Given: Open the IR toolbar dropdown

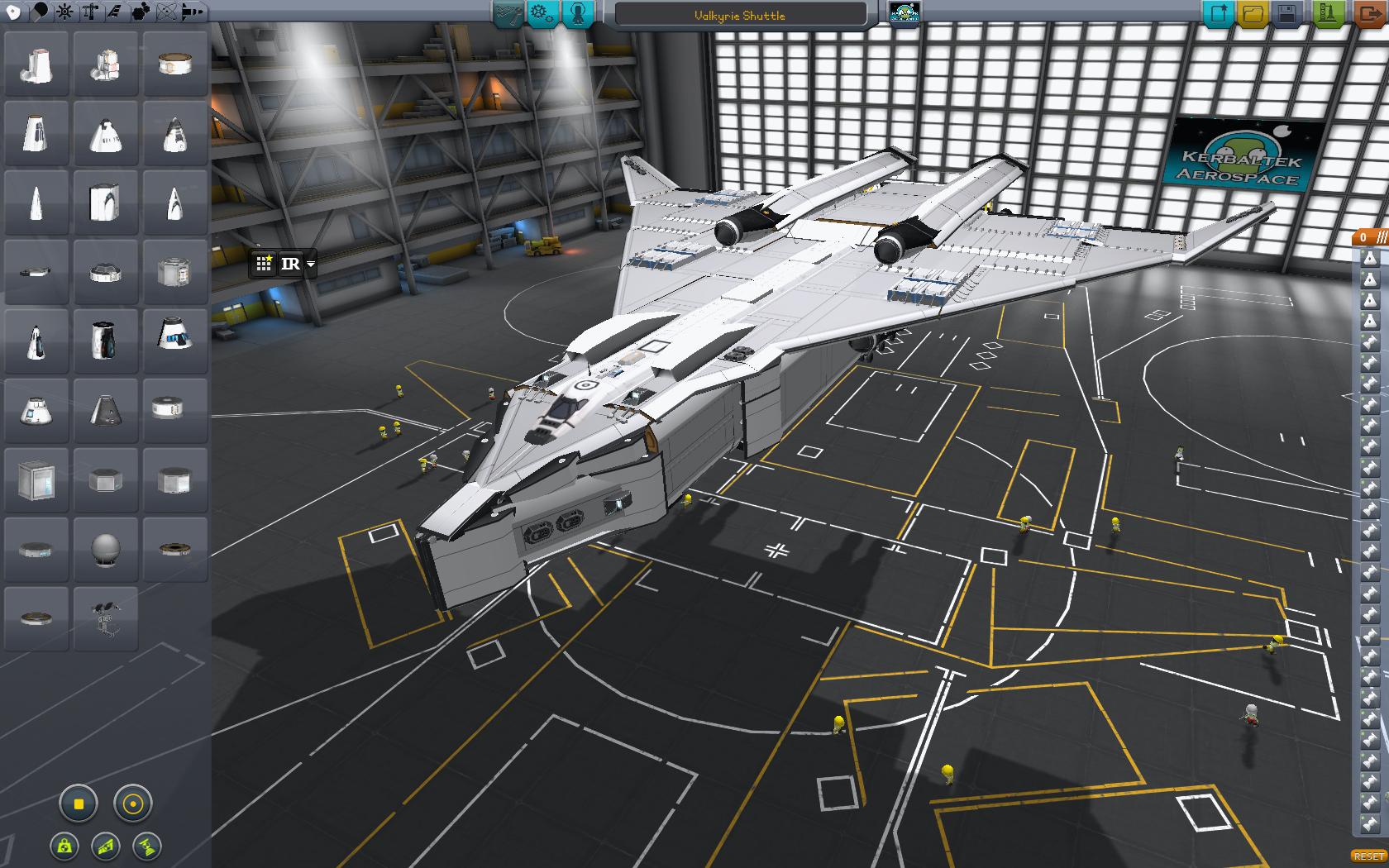Looking at the screenshot, I should point(311,265).
